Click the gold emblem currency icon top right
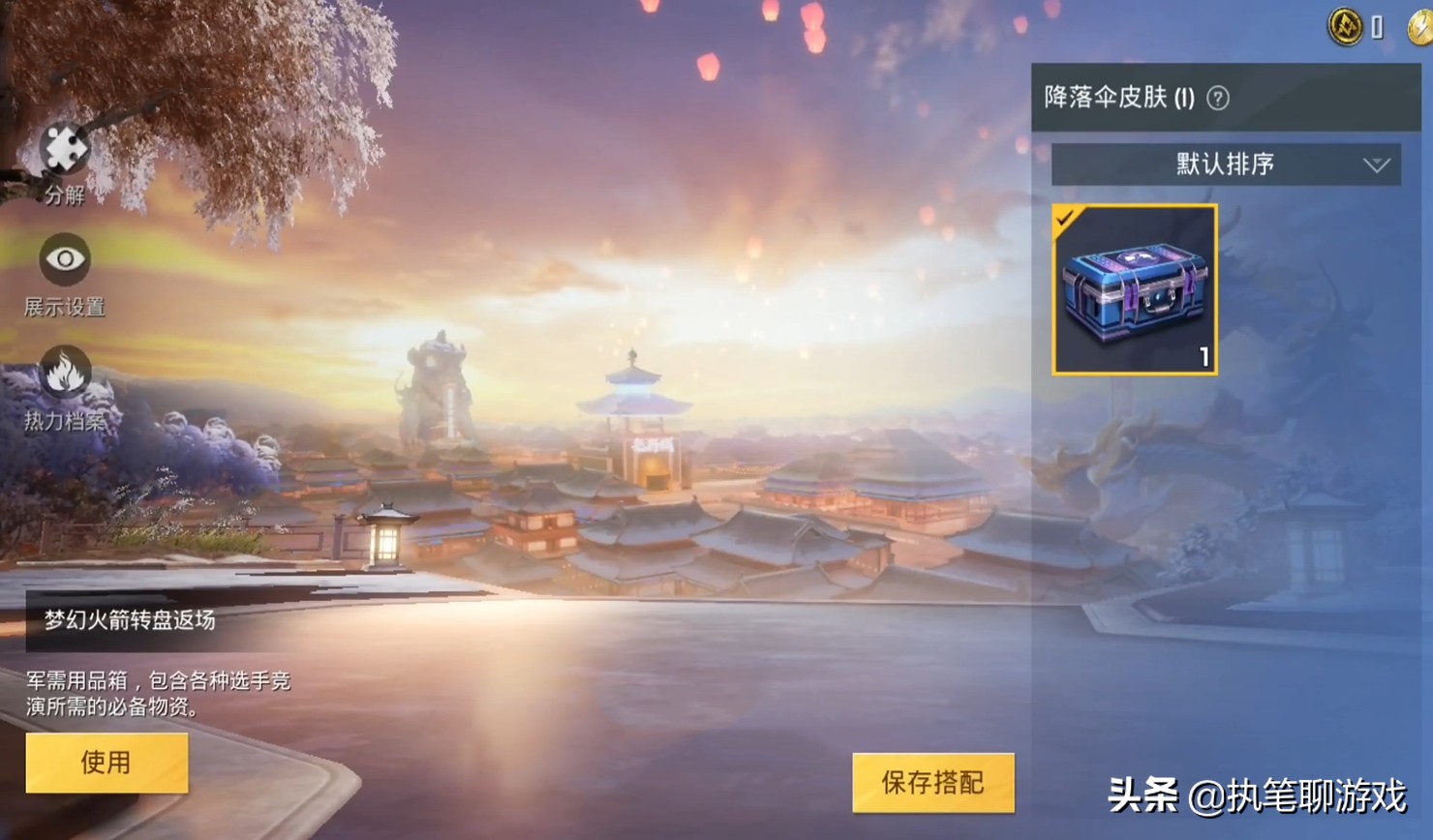 [1349, 28]
